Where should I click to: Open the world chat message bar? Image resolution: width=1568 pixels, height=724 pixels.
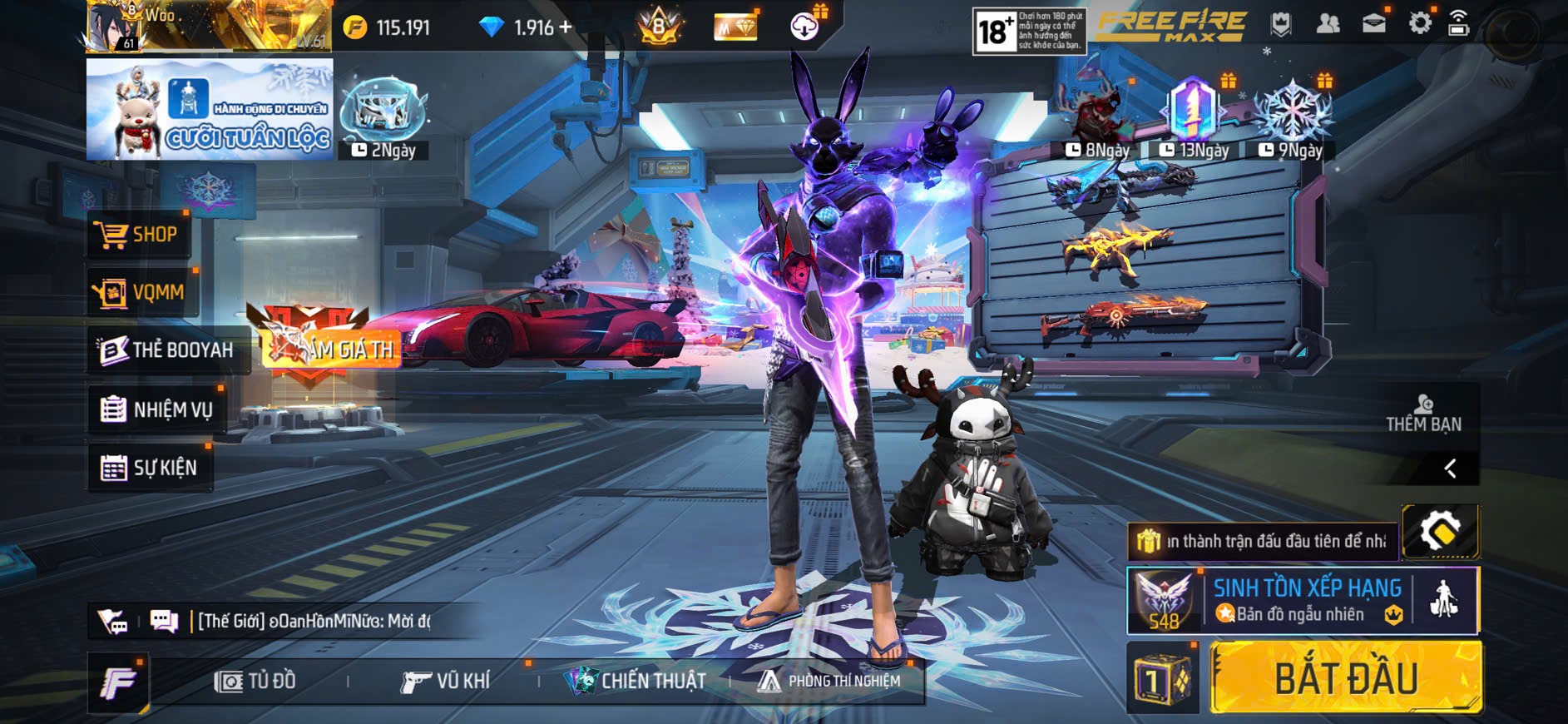coord(313,621)
